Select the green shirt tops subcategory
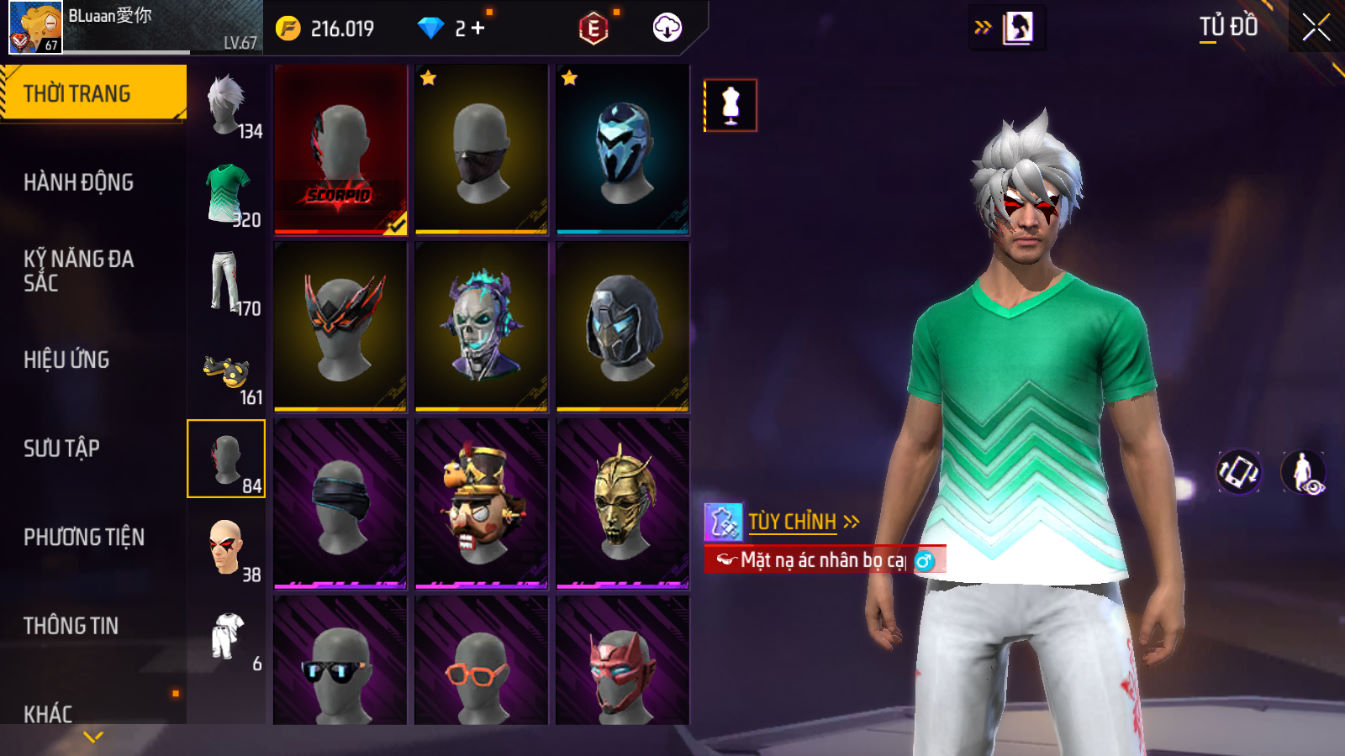This screenshot has width=1345, height=756. click(226, 193)
